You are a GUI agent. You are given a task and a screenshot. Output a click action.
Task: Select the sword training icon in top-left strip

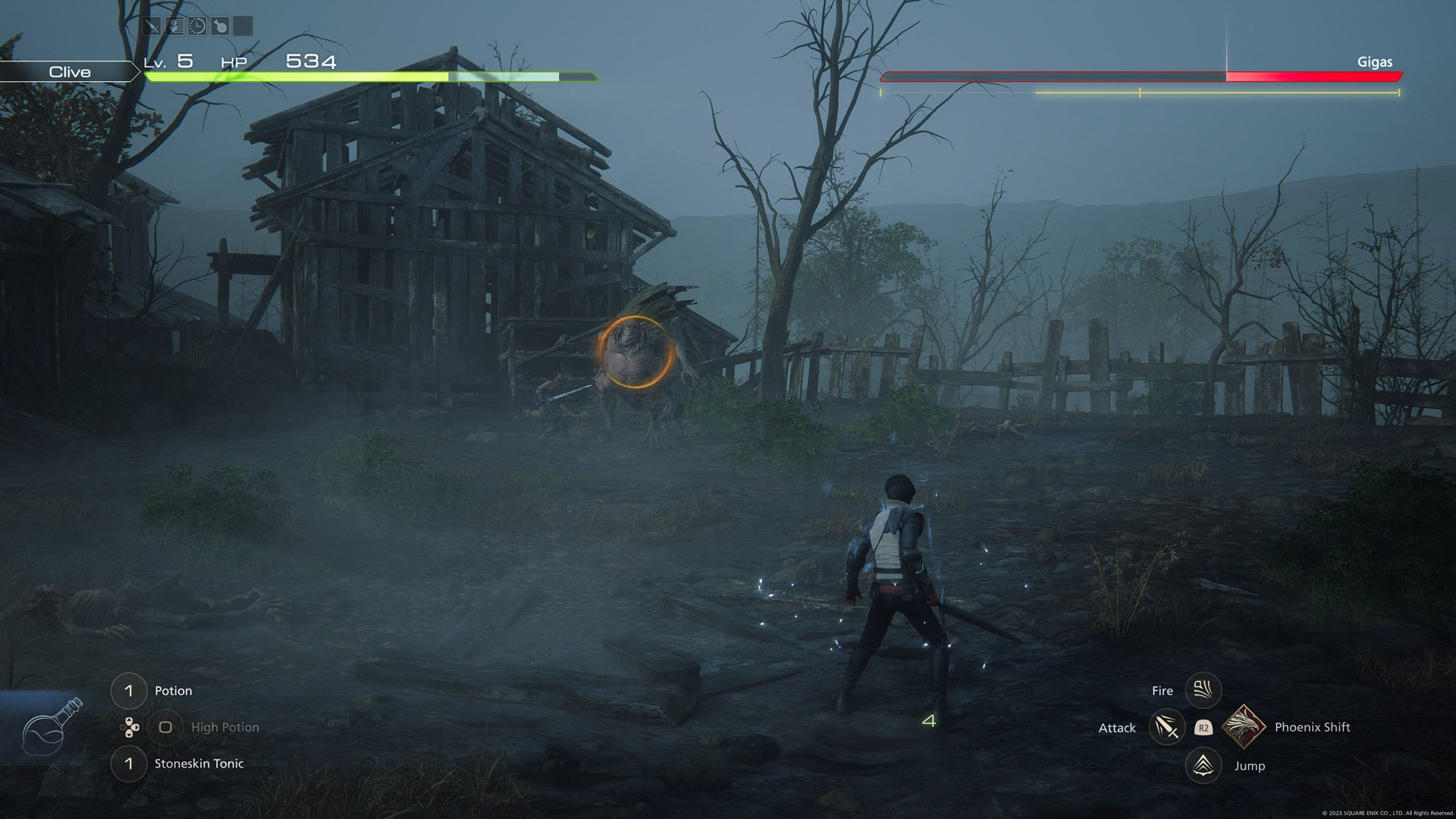[152, 26]
